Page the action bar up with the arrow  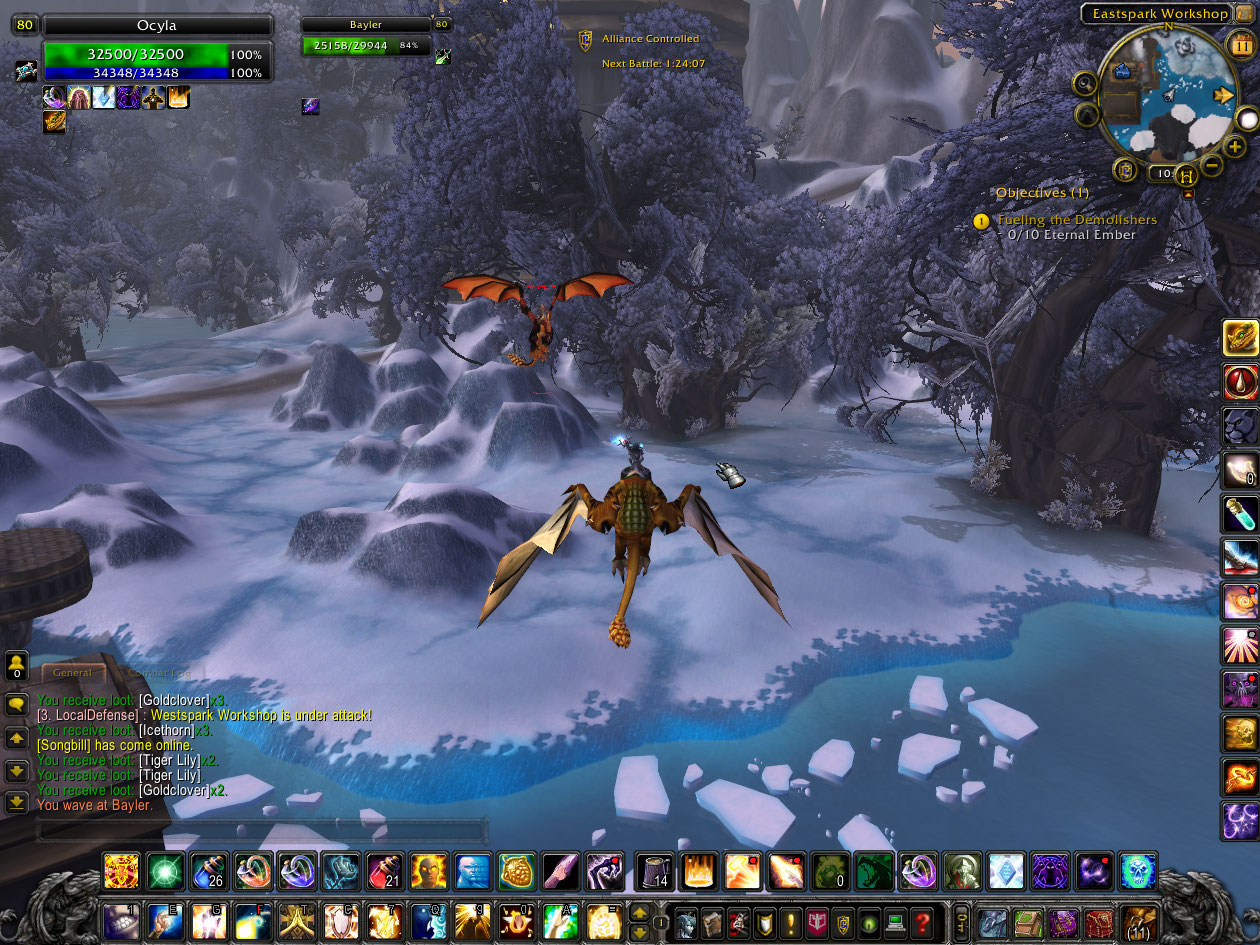(638, 911)
